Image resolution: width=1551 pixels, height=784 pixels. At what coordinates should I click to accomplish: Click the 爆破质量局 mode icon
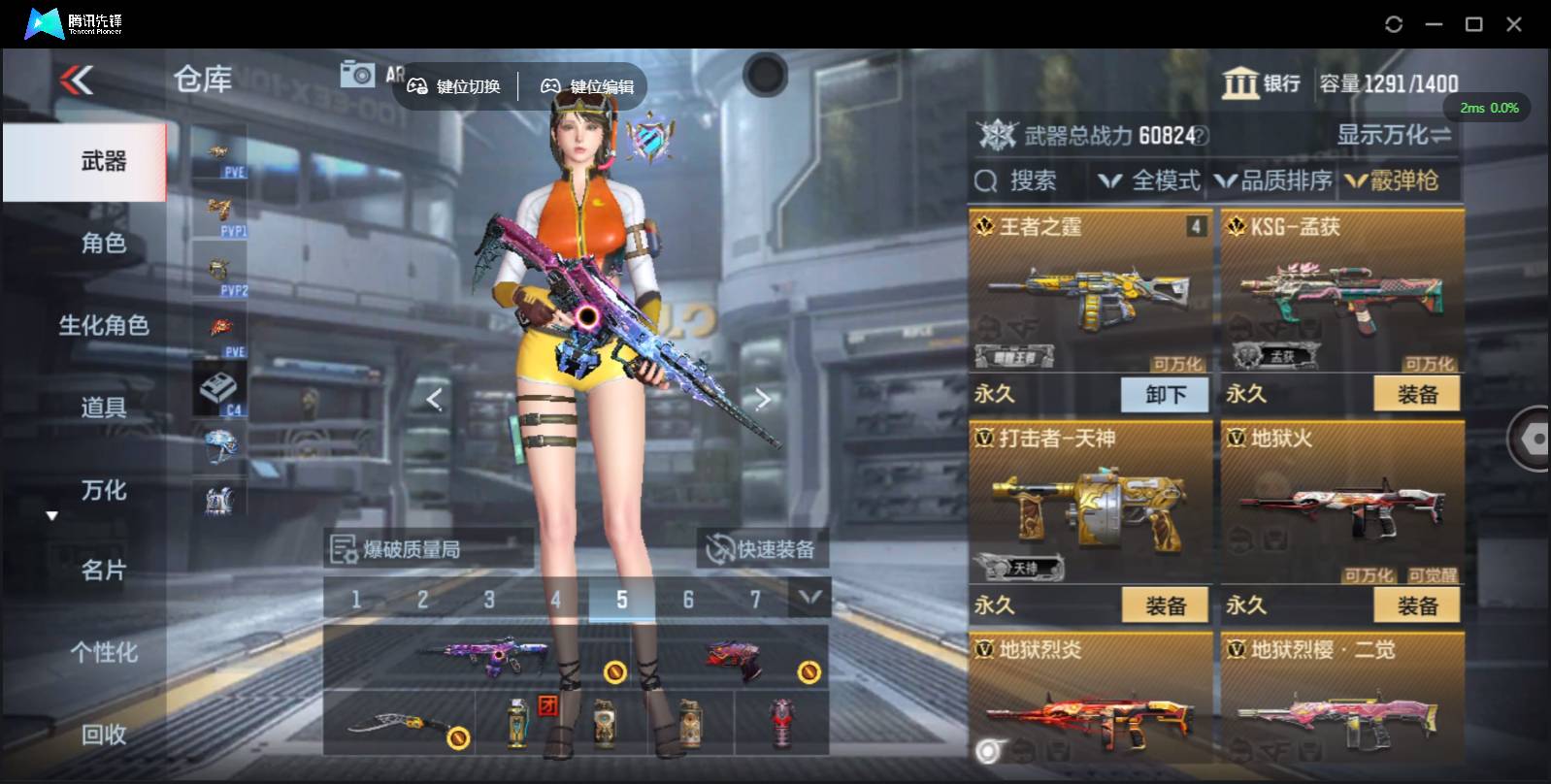(x=342, y=549)
